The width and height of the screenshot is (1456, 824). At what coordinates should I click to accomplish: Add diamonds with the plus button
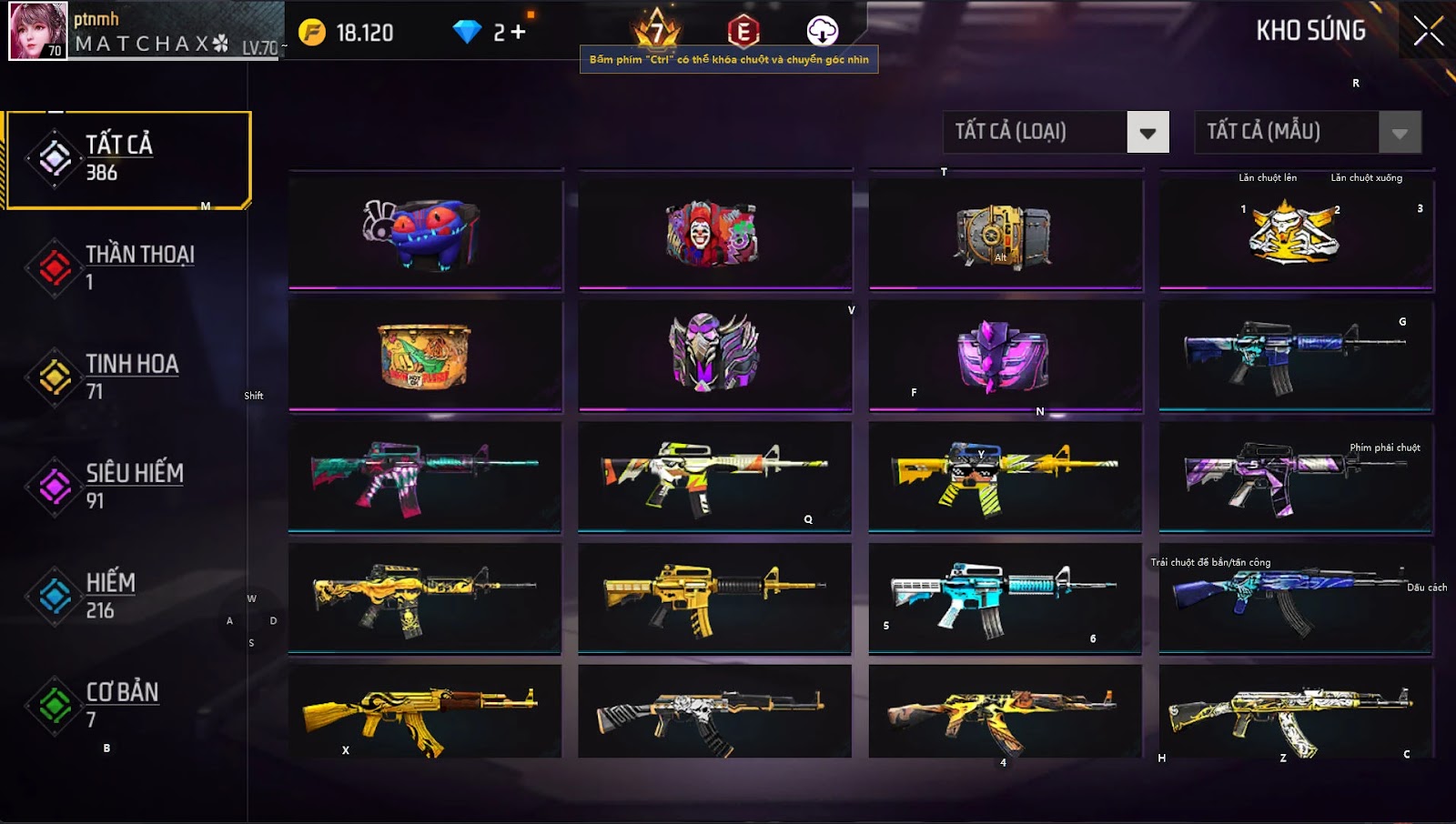click(x=518, y=33)
